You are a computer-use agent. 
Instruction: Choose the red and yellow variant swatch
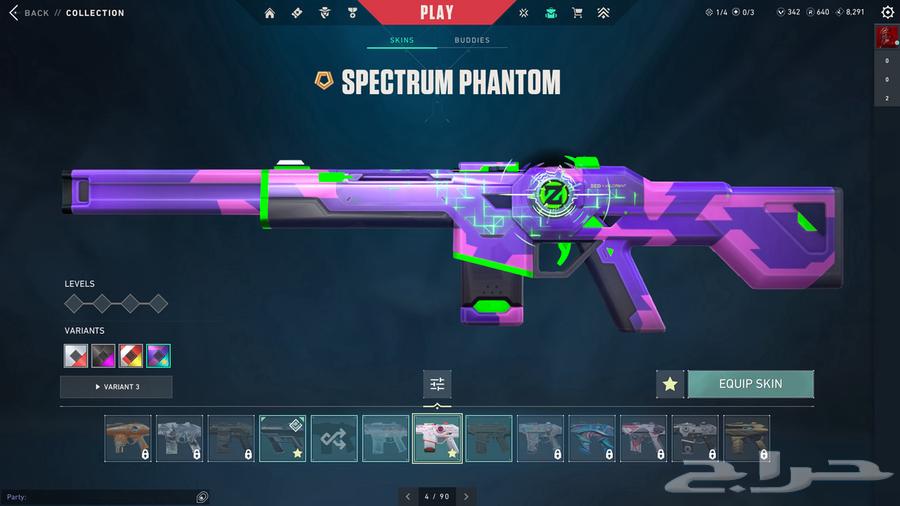[131, 356]
